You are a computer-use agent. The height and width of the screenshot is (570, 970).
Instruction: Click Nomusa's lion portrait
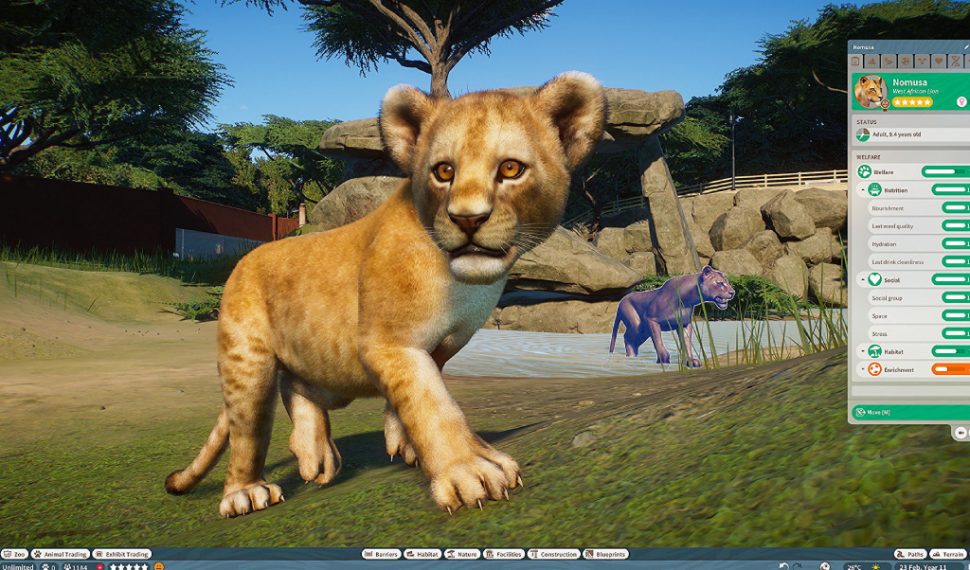tap(870, 91)
